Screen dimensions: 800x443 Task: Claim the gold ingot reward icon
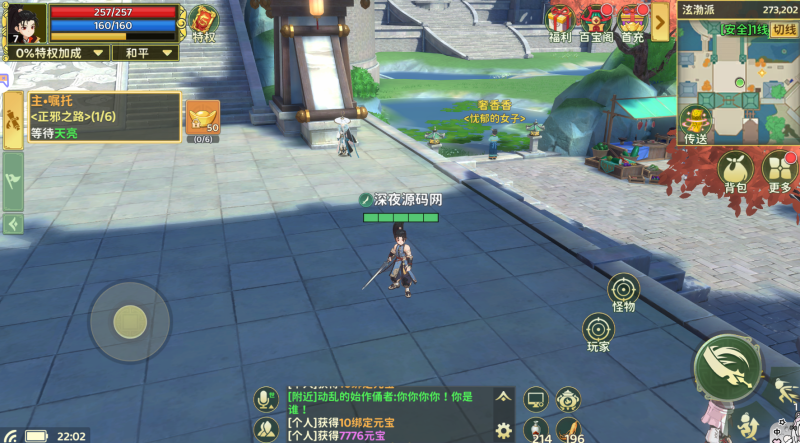(x=203, y=118)
